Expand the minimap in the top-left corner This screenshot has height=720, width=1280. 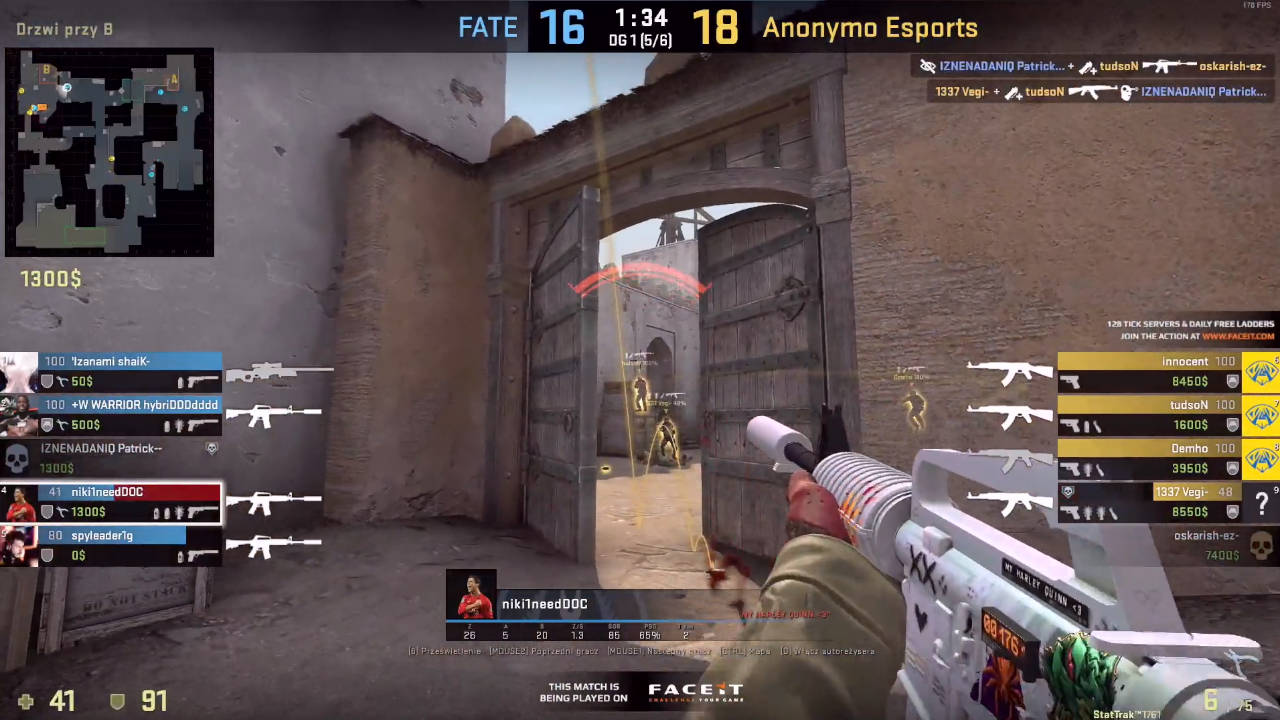tap(110, 152)
